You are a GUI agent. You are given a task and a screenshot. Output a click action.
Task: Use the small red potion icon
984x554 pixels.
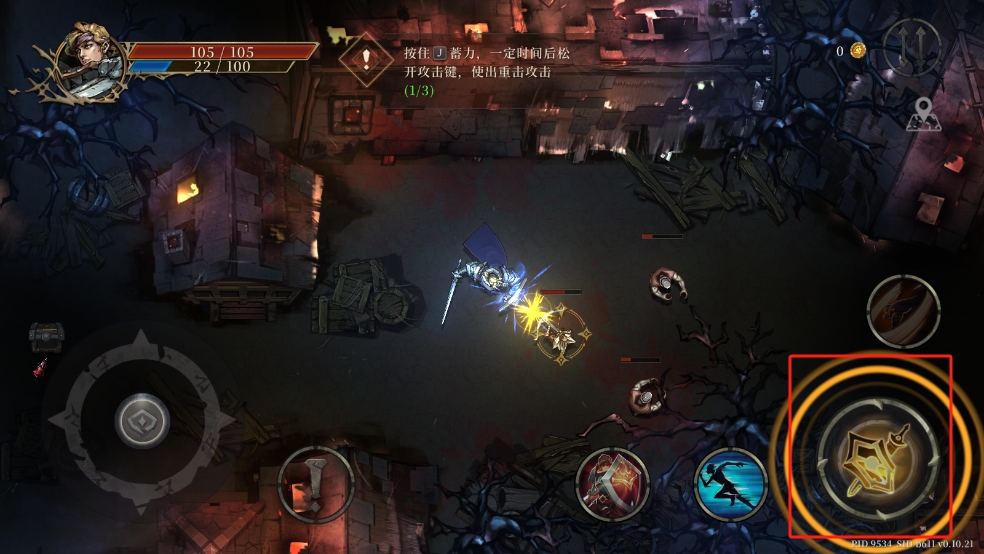coord(39,369)
